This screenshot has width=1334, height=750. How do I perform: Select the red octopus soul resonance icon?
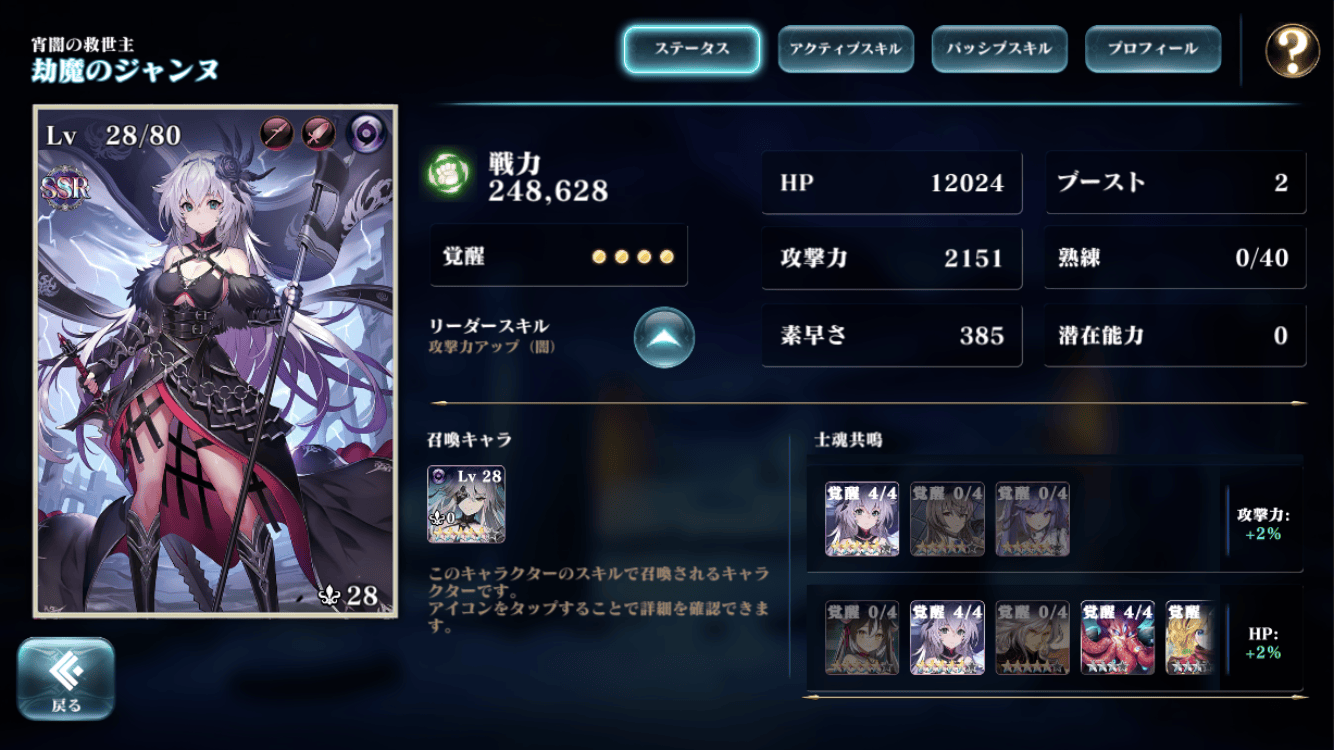pyautogui.click(x=1117, y=638)
